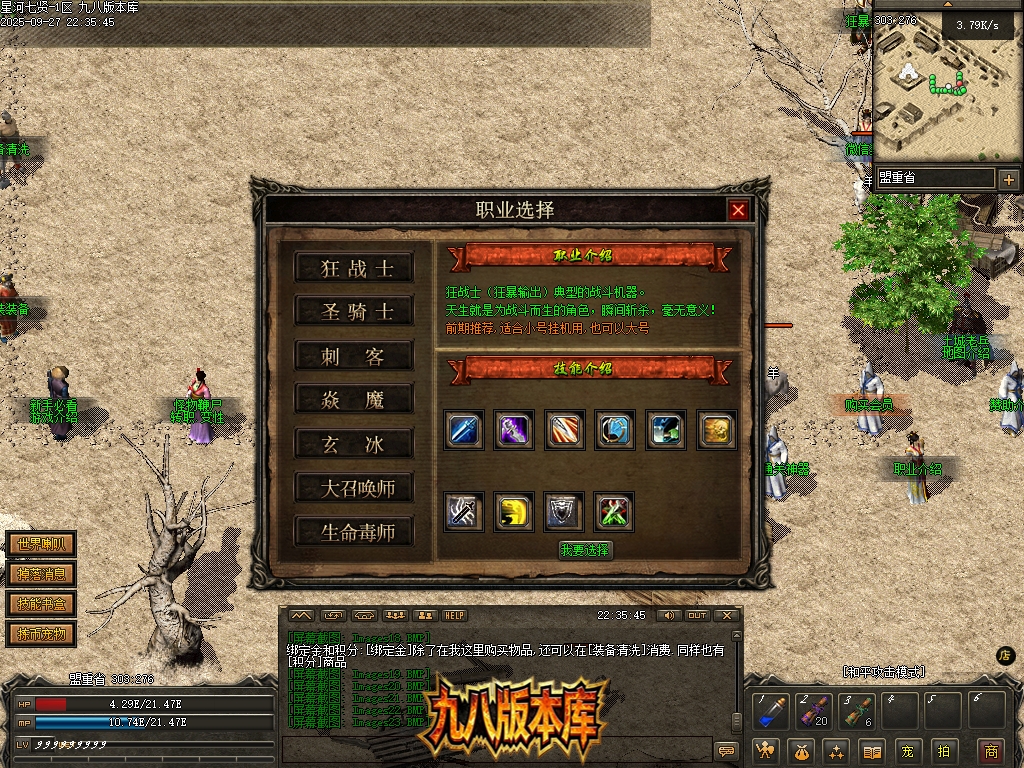The height and width of the screenshot is (768, 1024).
Task: Select the 大召唤师 class
Action: click(x=354, y=488)
